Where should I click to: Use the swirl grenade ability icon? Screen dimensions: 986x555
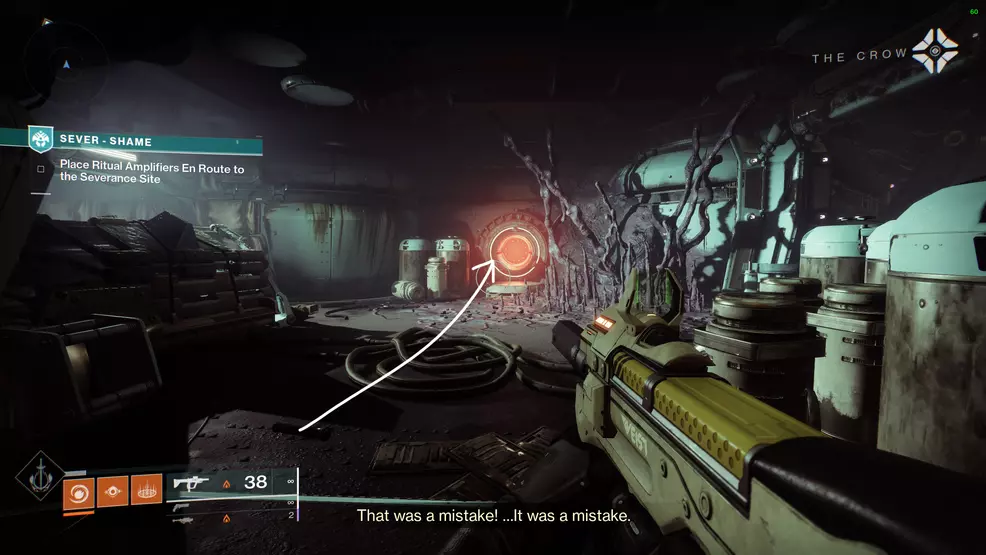(78, 490)
